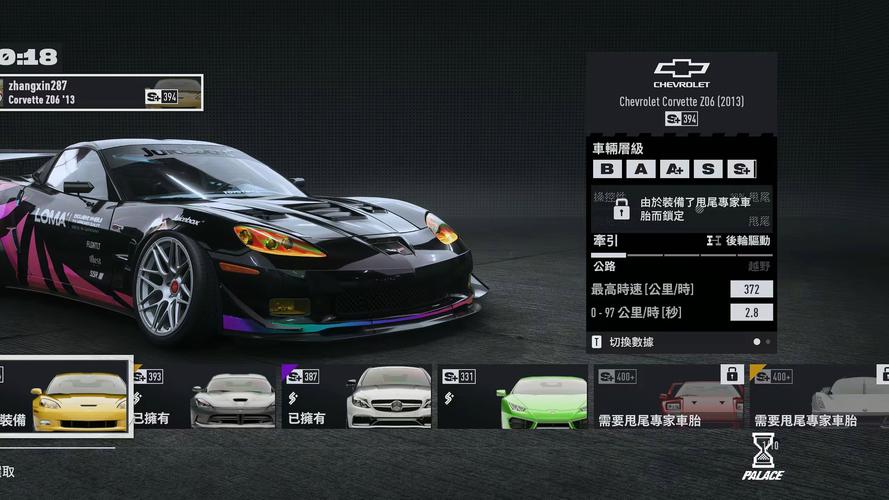The height and width of the screenshot is (500, 889).
Task: Switch to A+ vehicle tier
Action: (x=675, y=169)
